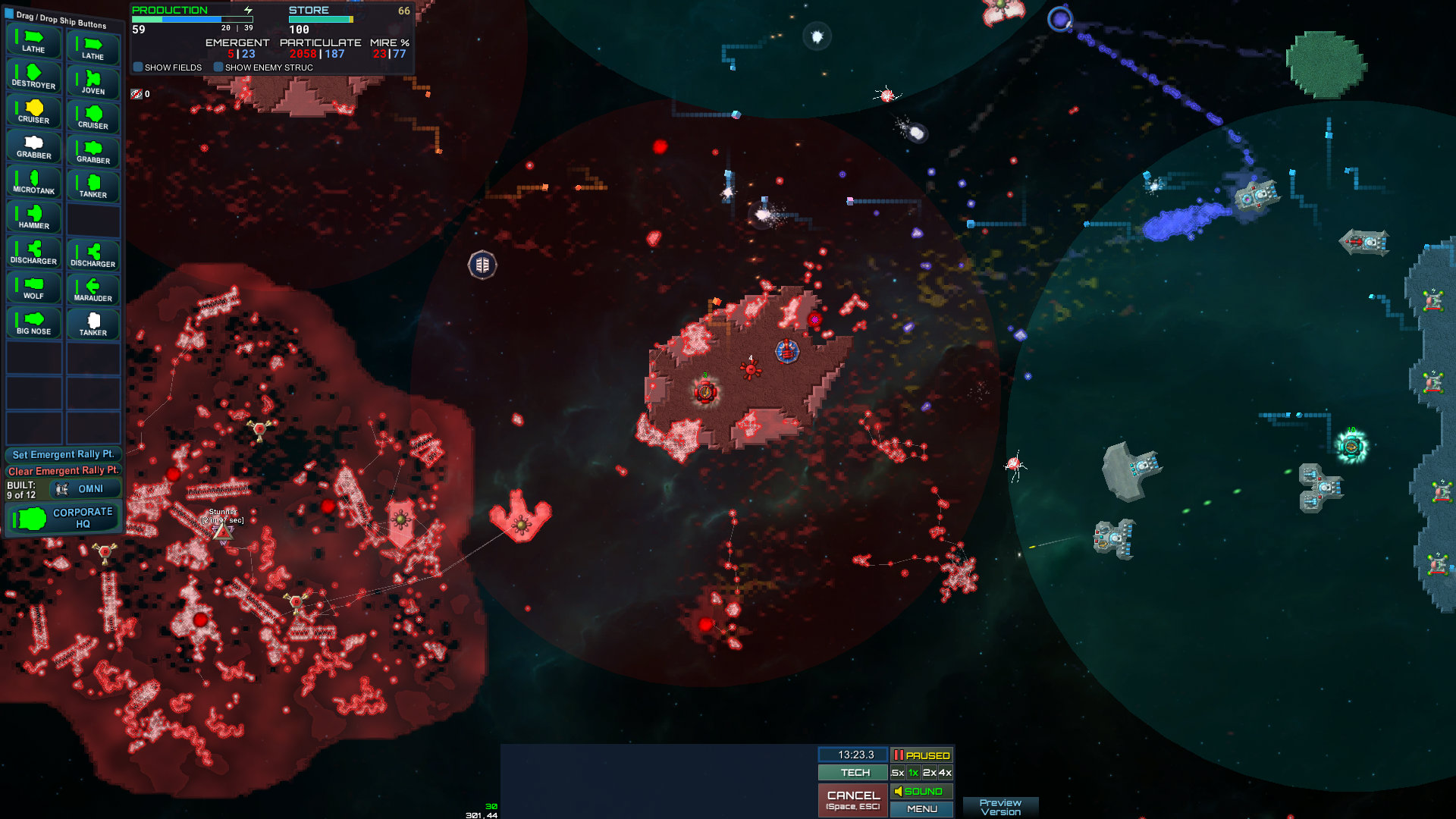
Task: Open the MENU panel
Action: tap(921, 808)
